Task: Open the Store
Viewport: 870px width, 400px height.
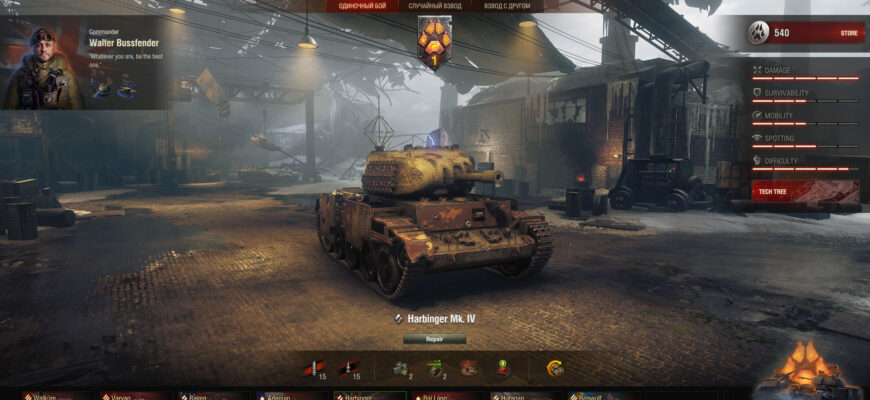Action: (848, 33)
